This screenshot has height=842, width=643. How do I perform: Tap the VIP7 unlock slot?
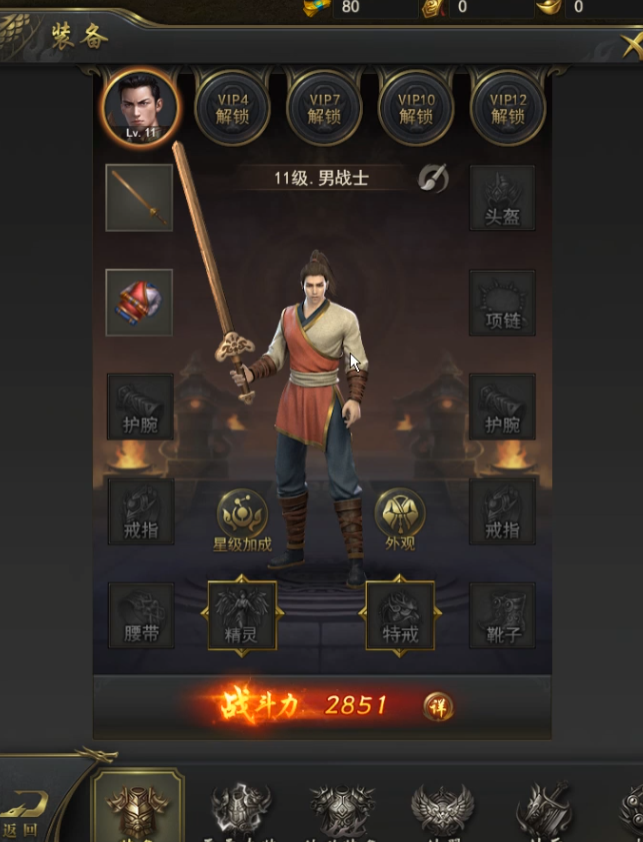[x=325, y=108]
